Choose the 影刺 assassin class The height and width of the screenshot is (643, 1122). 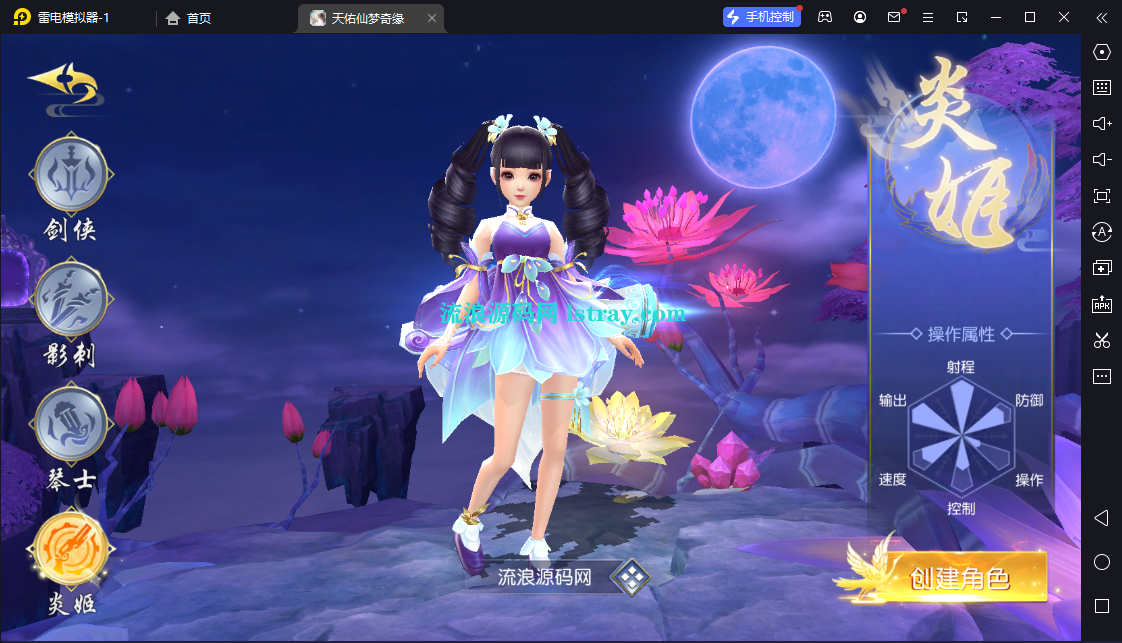tap(70, 300)
